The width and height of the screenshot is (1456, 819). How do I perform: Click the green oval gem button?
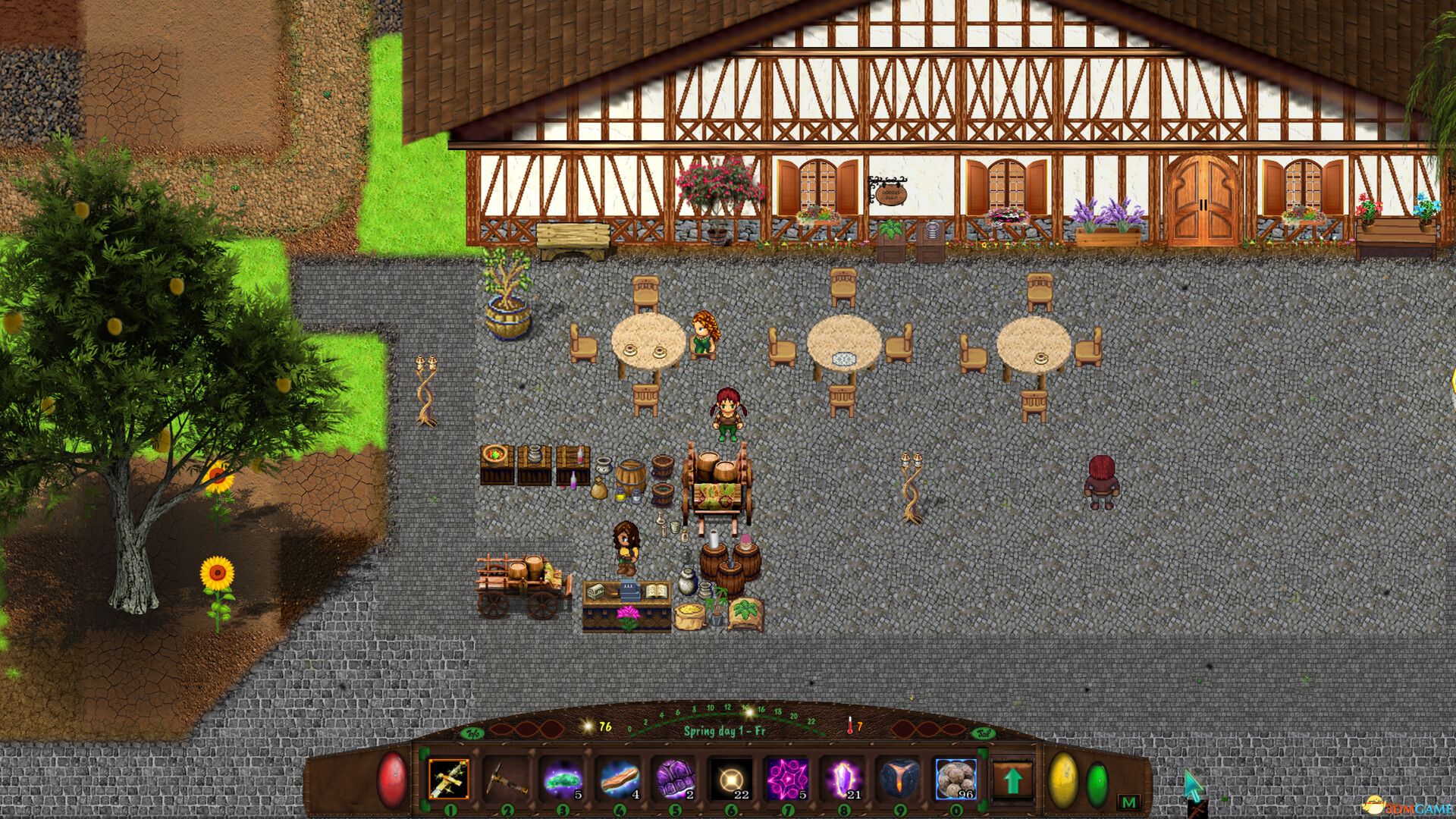tap(1097, 783)
